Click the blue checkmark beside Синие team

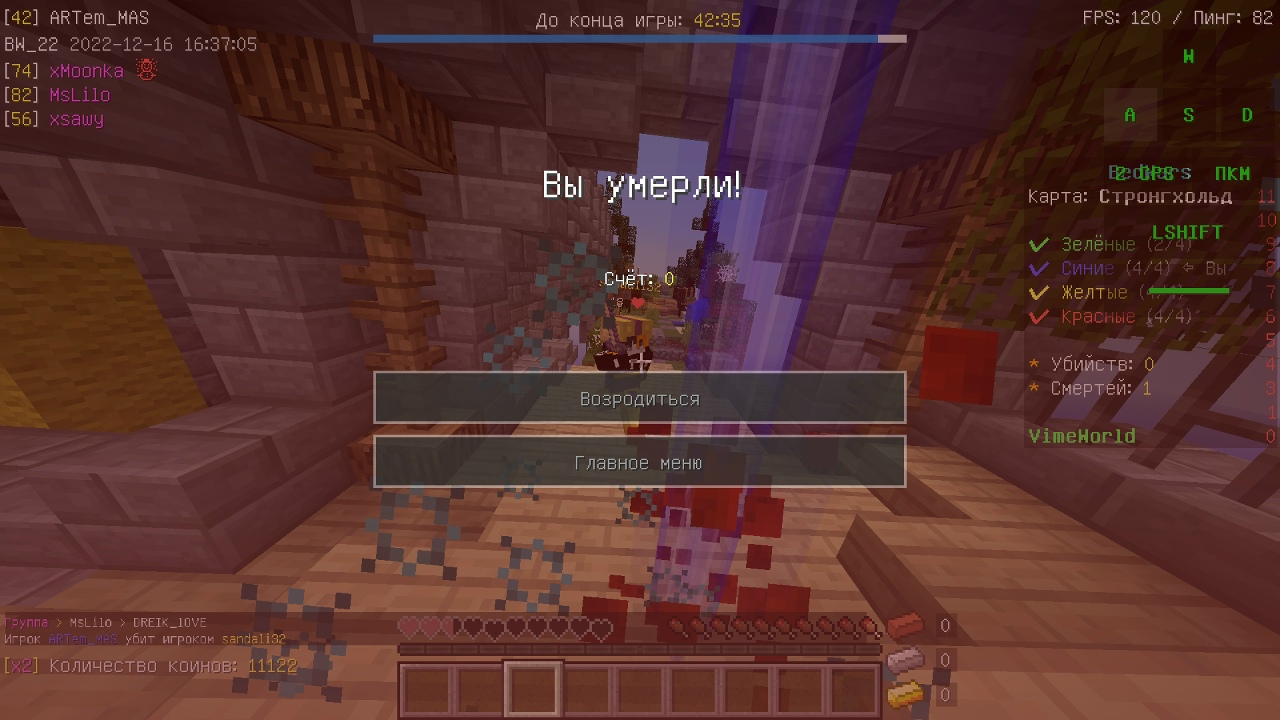1037,268
